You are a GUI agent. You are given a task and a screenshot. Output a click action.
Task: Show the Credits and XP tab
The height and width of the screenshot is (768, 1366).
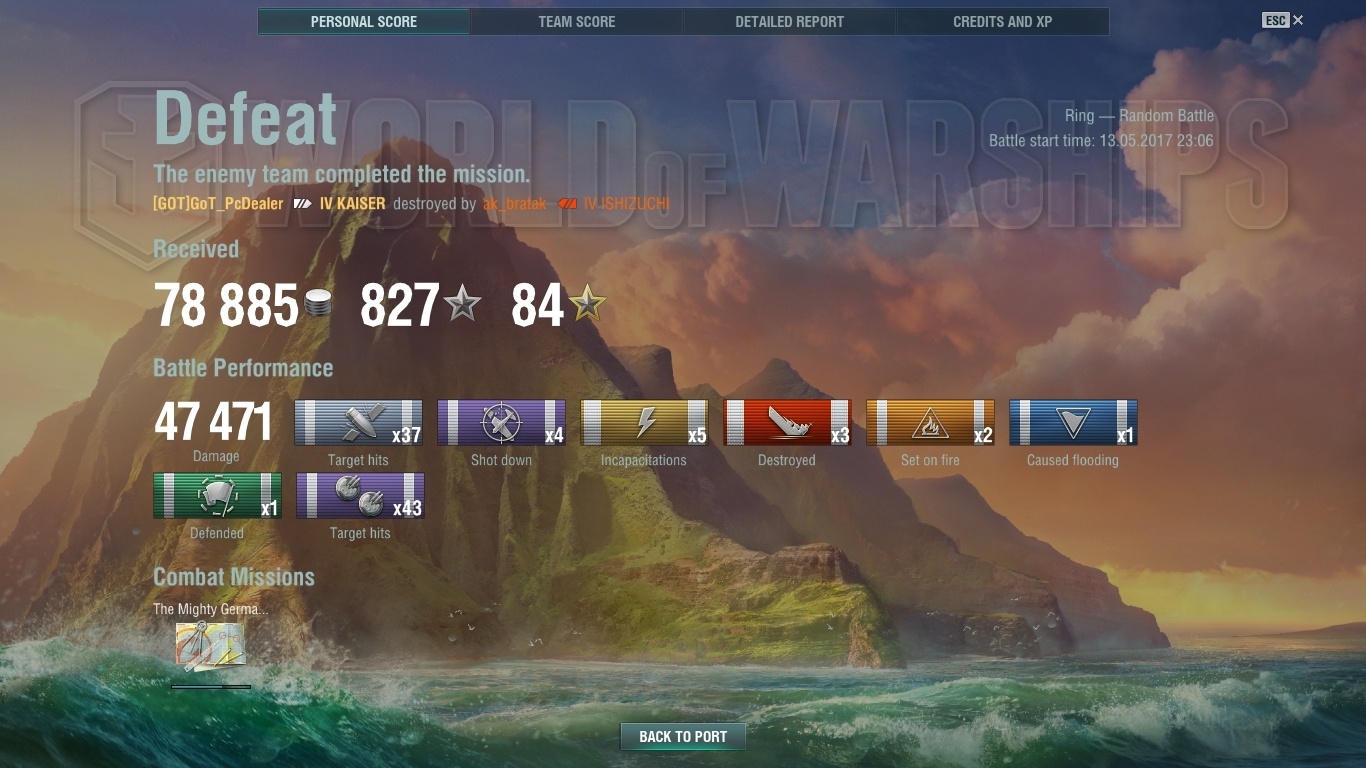(1002, 21)
